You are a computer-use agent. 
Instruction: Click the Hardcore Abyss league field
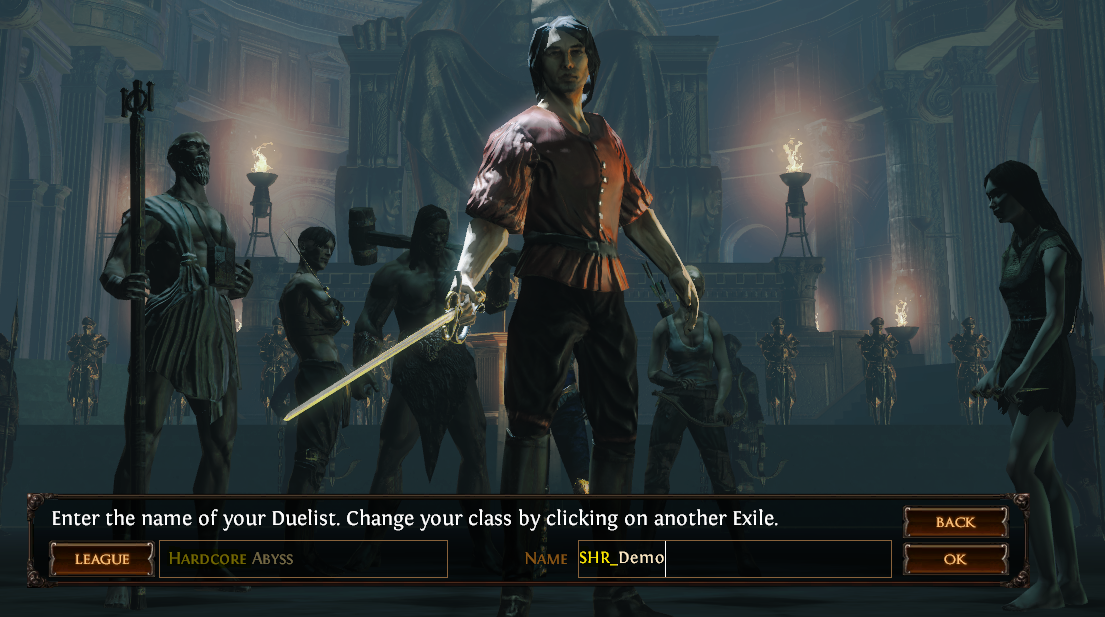(x=303, y=559)
